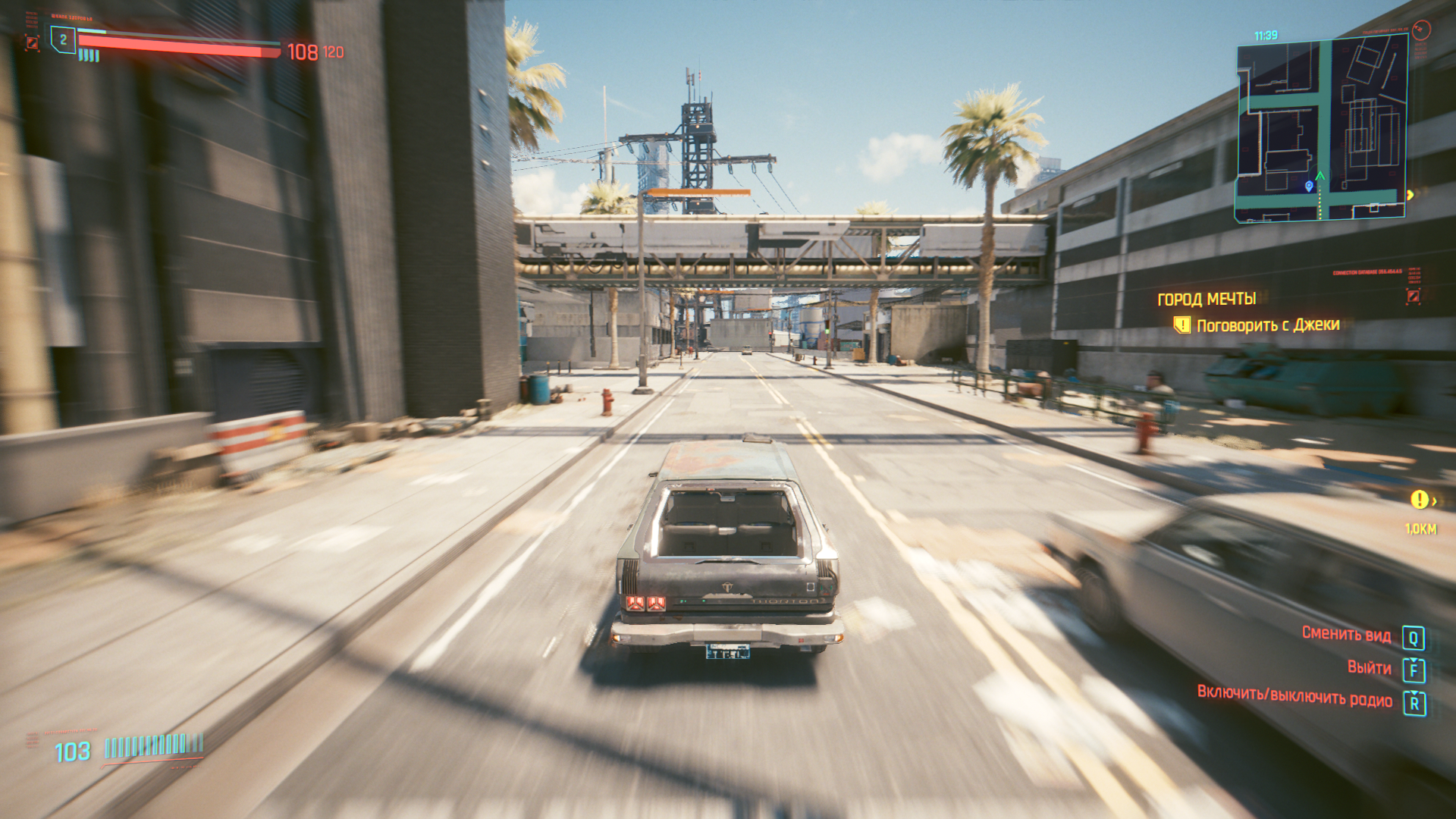This screenshot has width=1456, height=819.
Task: Click the yellow quest waypoint marker
Action: 1419,500
